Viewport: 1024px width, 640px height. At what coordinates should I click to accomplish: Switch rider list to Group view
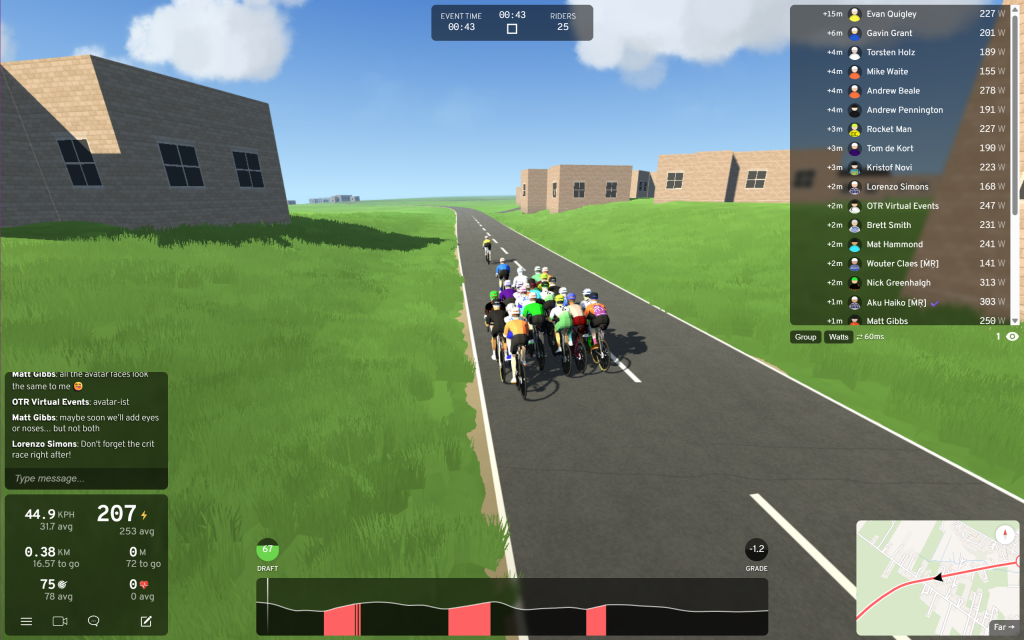[805, 337]
